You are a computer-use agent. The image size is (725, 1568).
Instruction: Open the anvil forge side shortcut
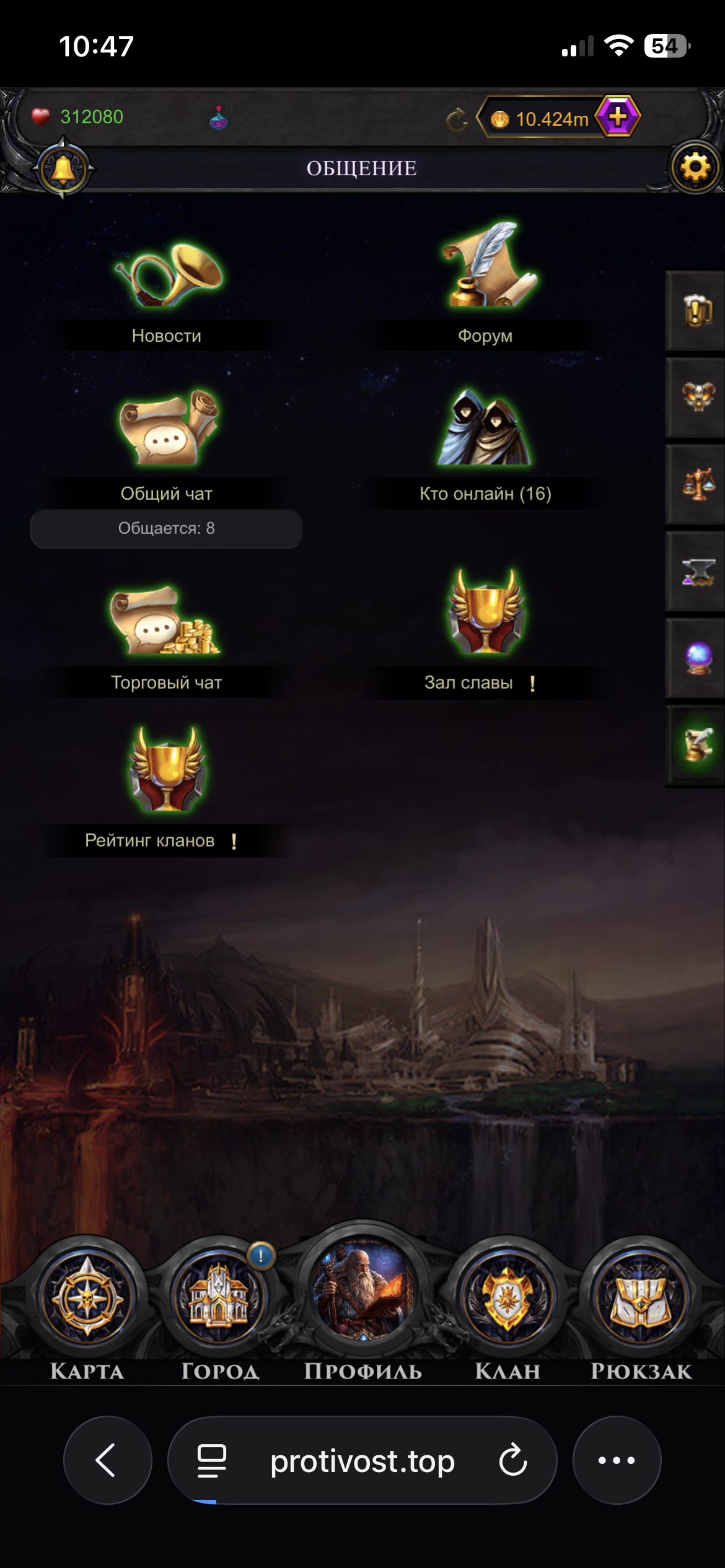(698, 572)
